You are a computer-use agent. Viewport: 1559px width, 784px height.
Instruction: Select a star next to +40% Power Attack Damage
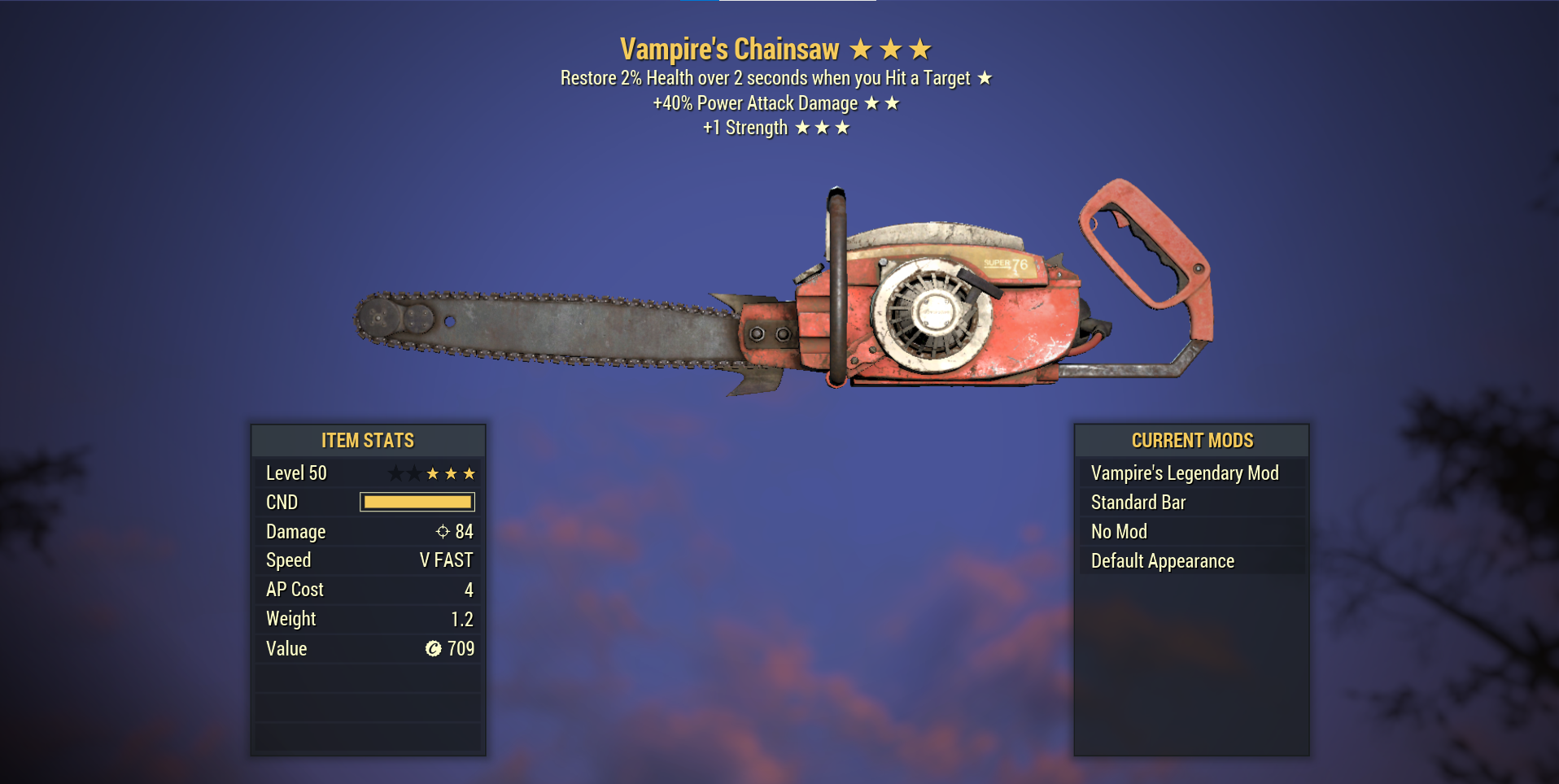(x=872, y=102)
